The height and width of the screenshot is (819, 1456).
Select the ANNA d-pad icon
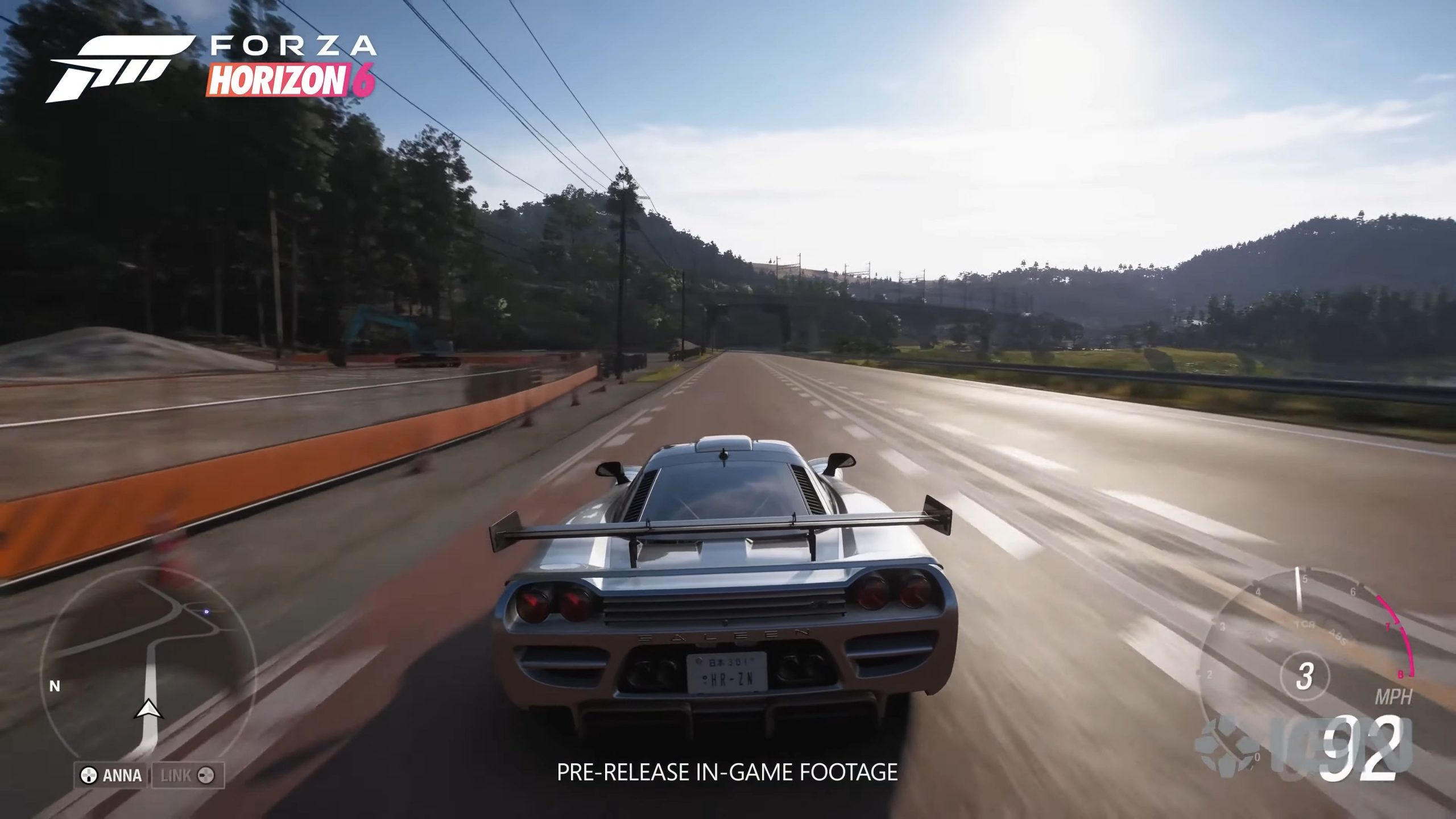click(89, 776)
